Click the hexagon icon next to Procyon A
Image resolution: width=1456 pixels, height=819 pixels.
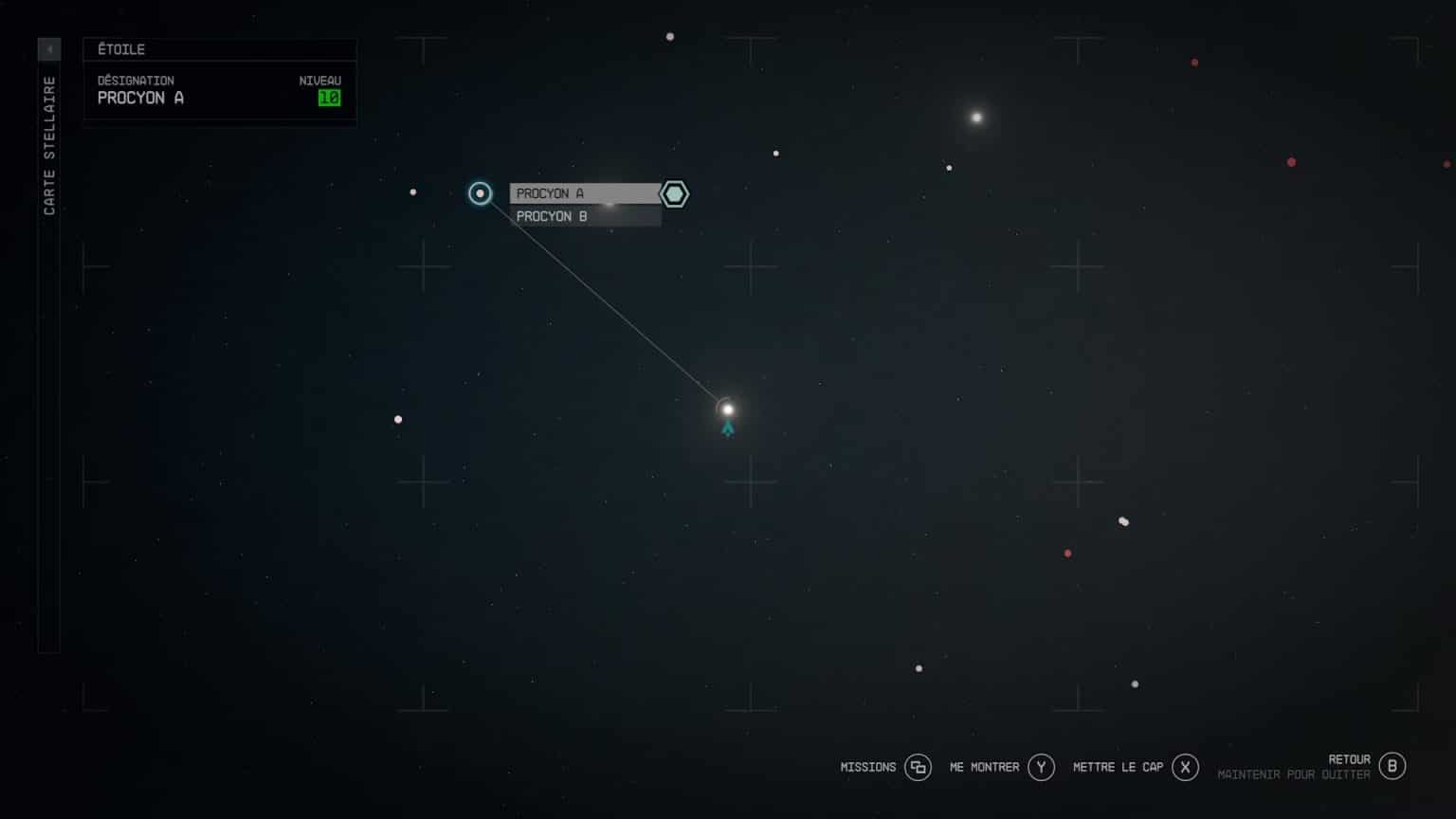(x=673, y=193)
